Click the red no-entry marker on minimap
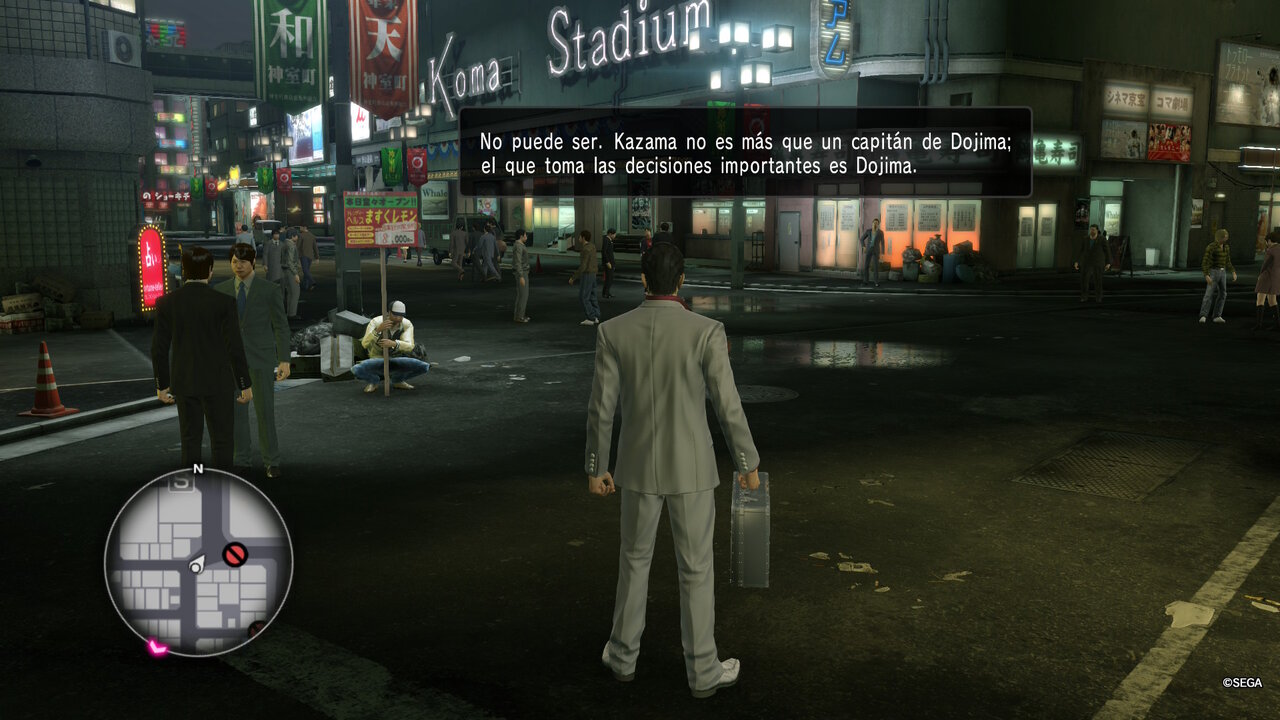Screen dimensions: 1280x720 pos(235,554)
